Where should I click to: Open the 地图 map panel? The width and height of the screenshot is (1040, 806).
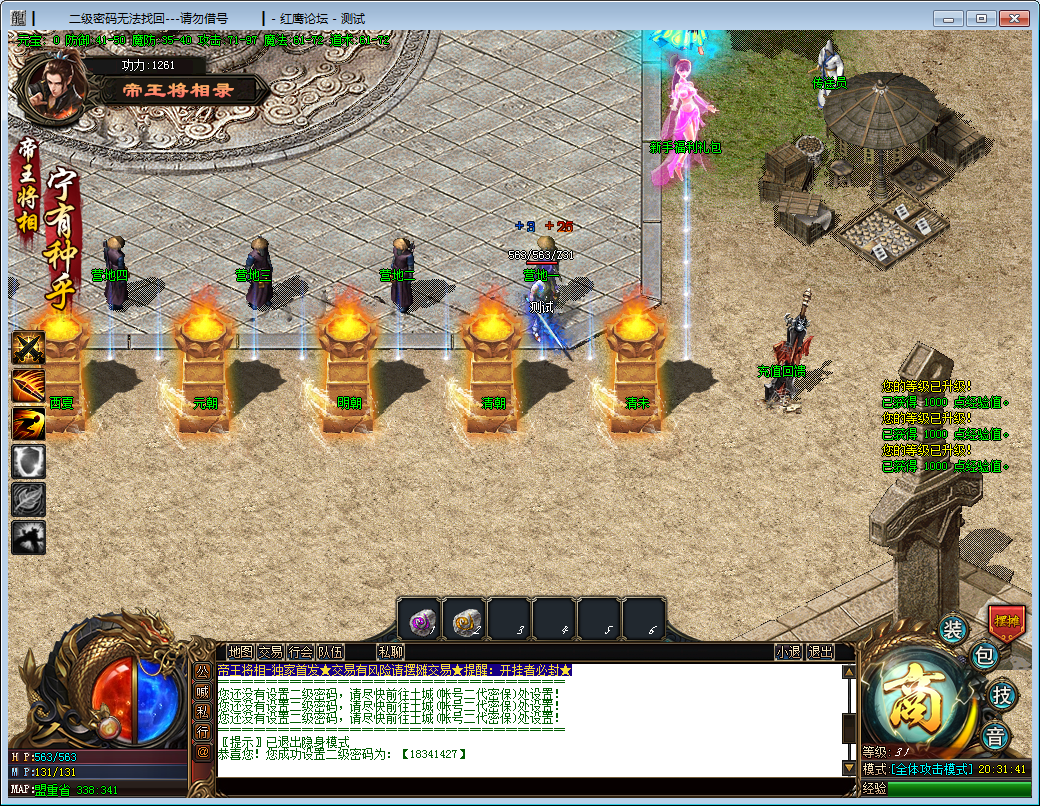click(241, 652)
